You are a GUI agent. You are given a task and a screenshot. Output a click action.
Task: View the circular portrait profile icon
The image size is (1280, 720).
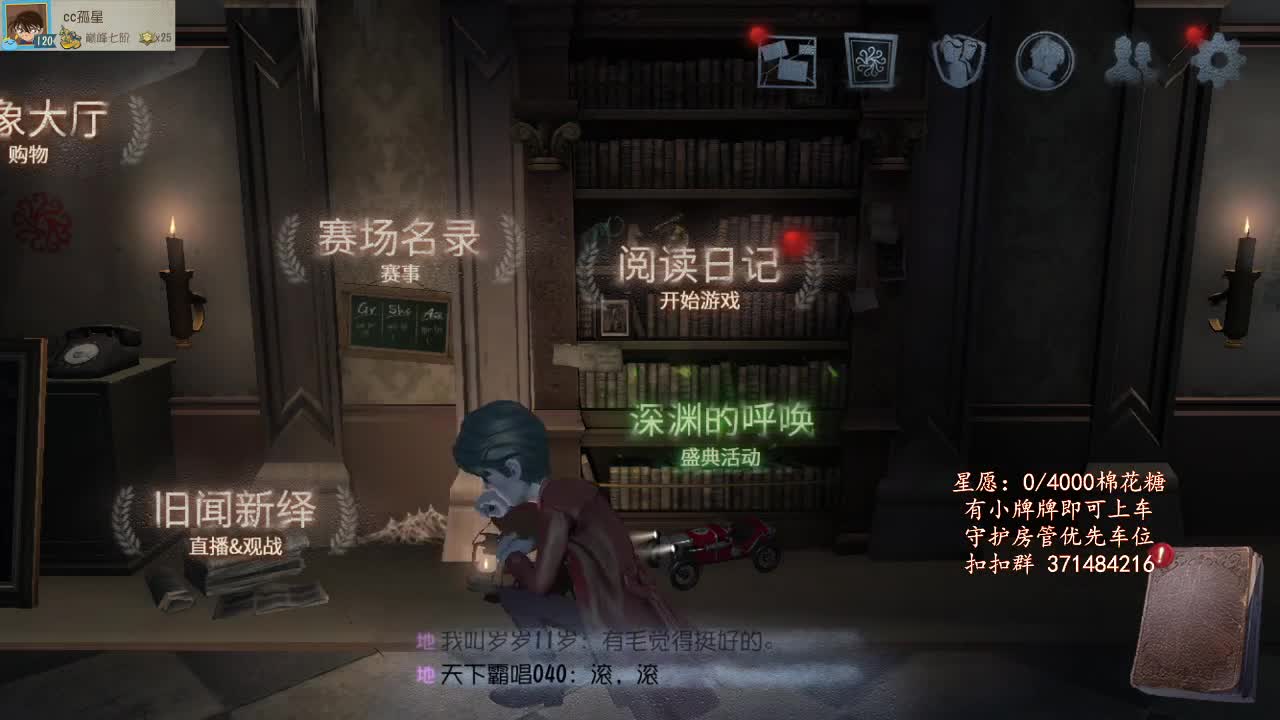1043,60
